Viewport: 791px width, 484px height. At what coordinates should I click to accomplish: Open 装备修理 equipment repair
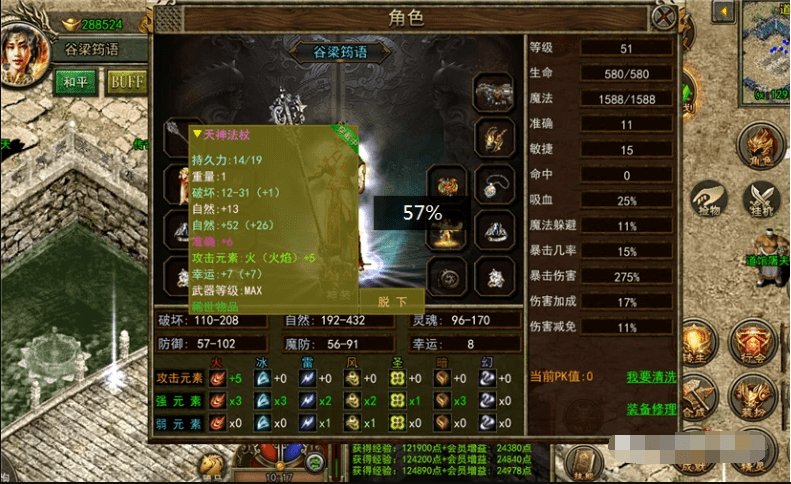click(651, 409)
